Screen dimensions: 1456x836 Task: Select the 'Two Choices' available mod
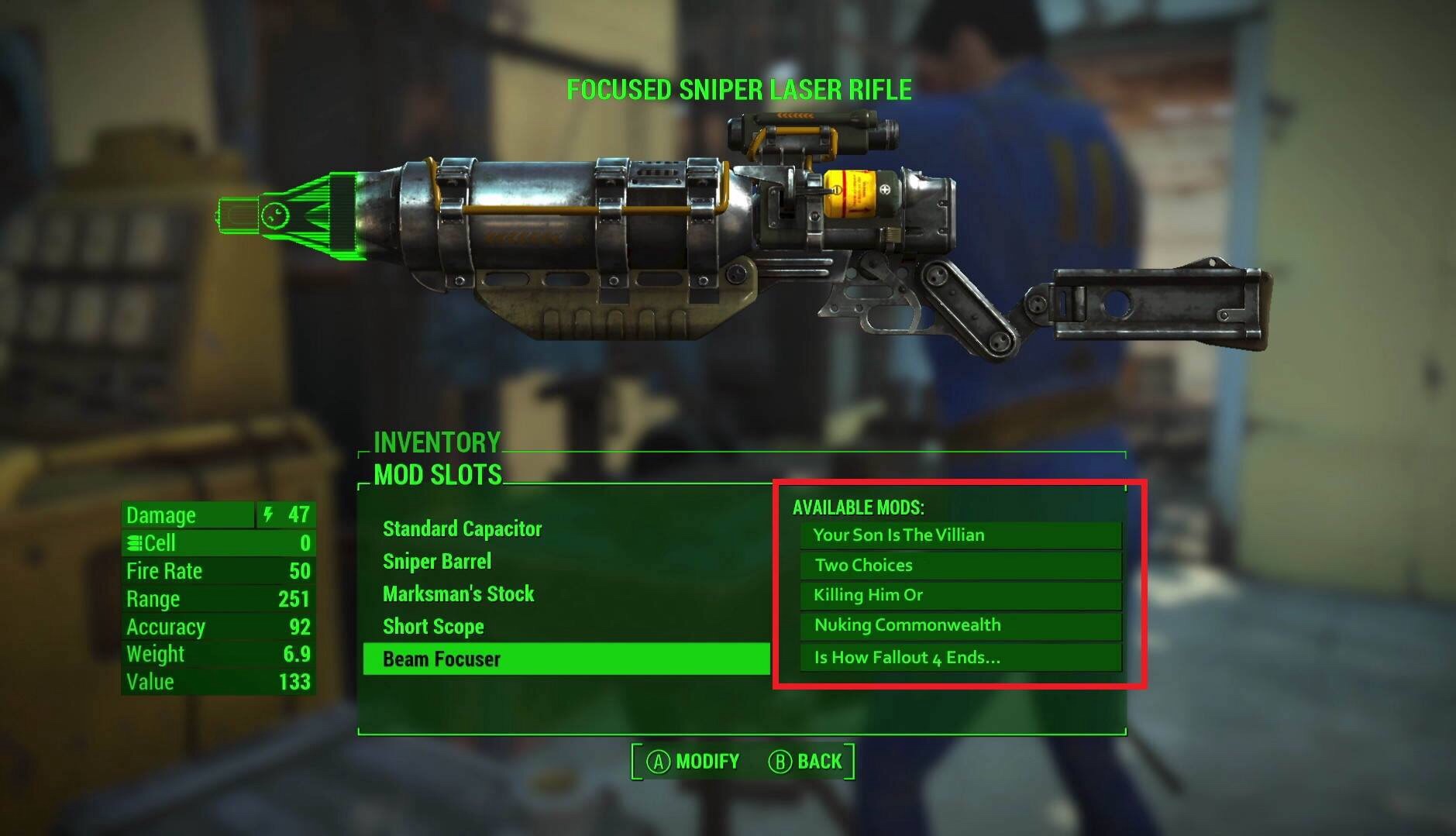960,566
